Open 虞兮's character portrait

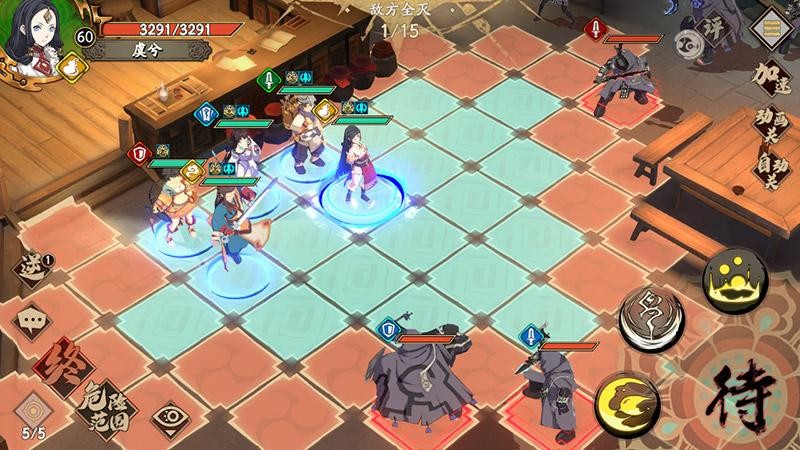pyautogui.click(x=30, y=32)
